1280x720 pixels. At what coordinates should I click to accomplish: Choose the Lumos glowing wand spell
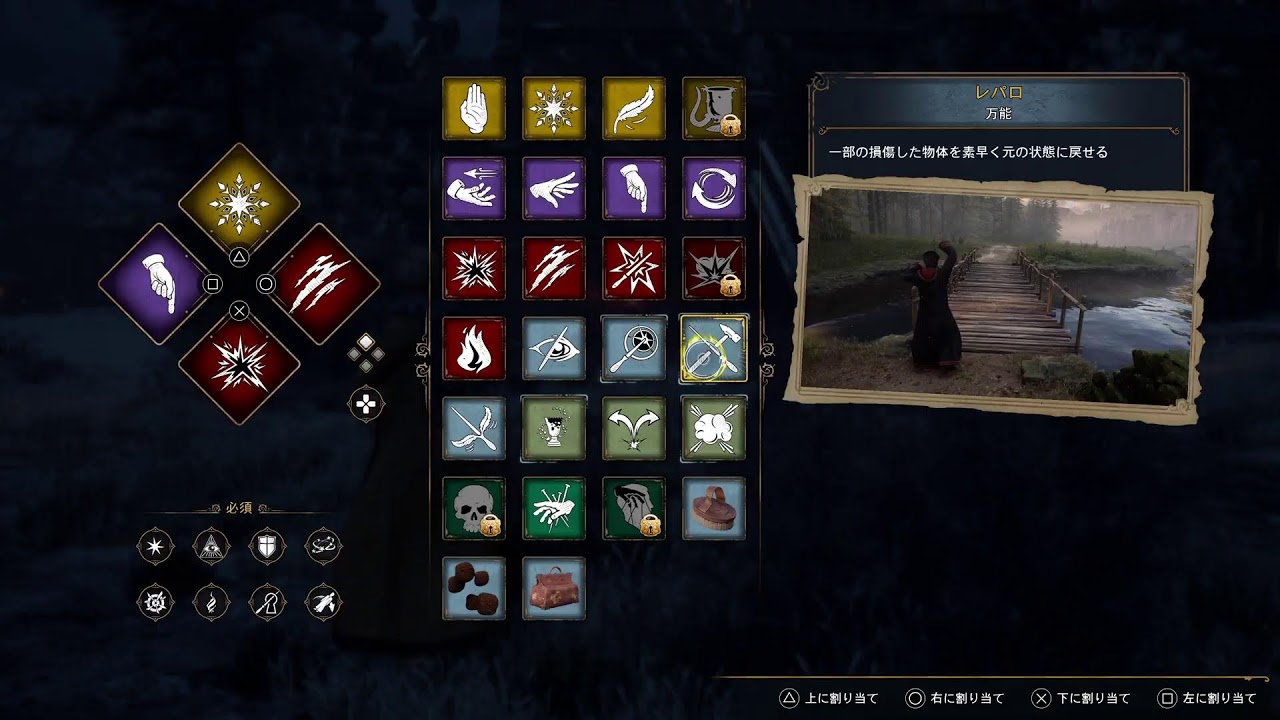tap(634, 348)
